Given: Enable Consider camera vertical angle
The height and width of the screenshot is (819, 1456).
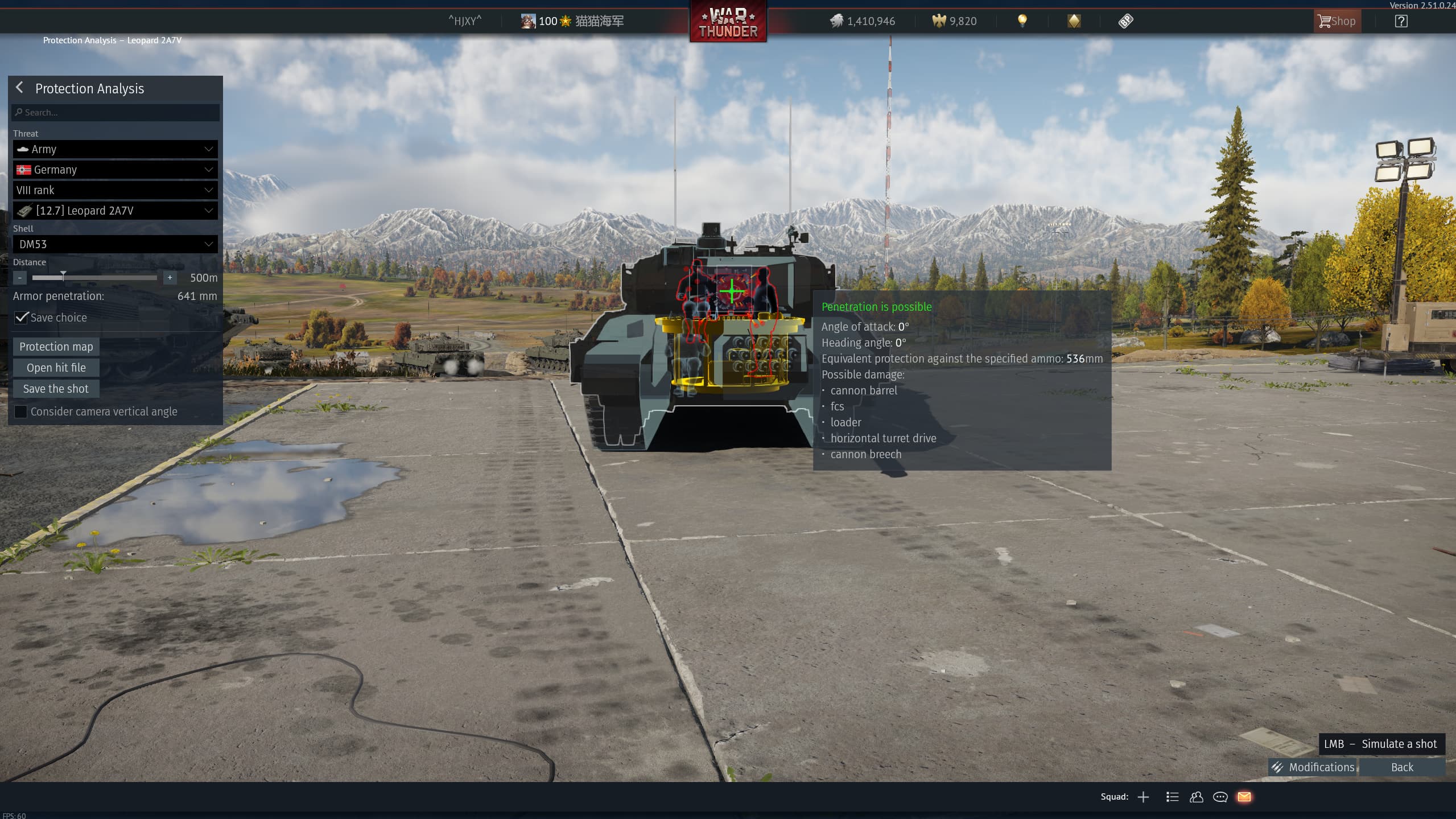Looking at the screenshot, I should coord(21,411).
